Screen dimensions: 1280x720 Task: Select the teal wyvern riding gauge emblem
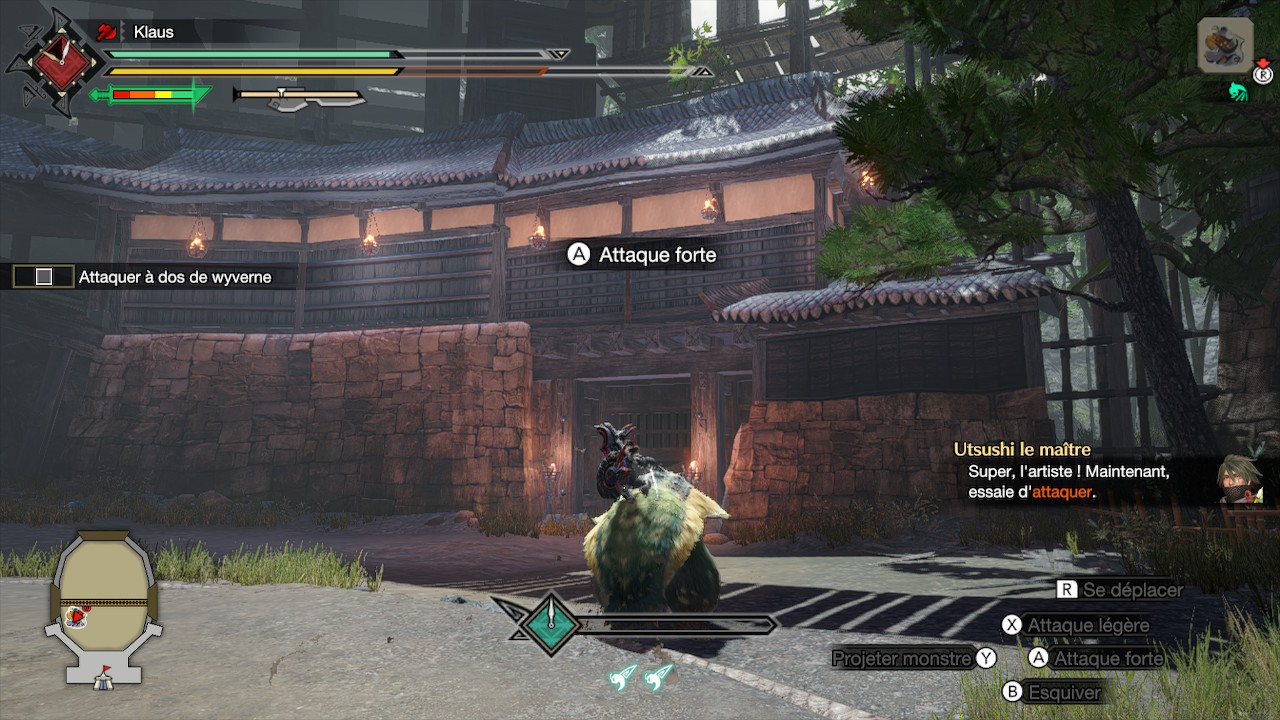[x=550, y=624]
